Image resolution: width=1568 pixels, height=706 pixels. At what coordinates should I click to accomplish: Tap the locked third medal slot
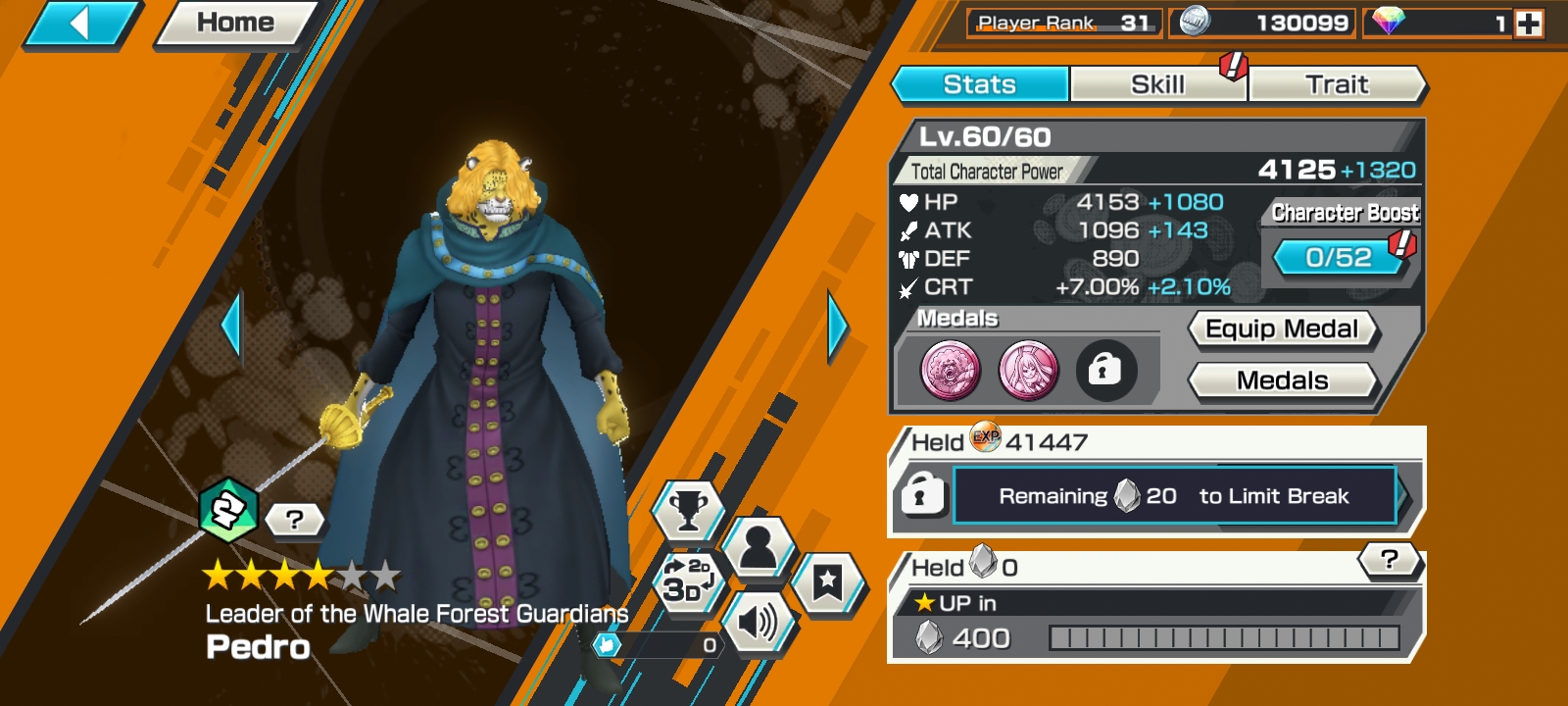(x=1105, y=371)
